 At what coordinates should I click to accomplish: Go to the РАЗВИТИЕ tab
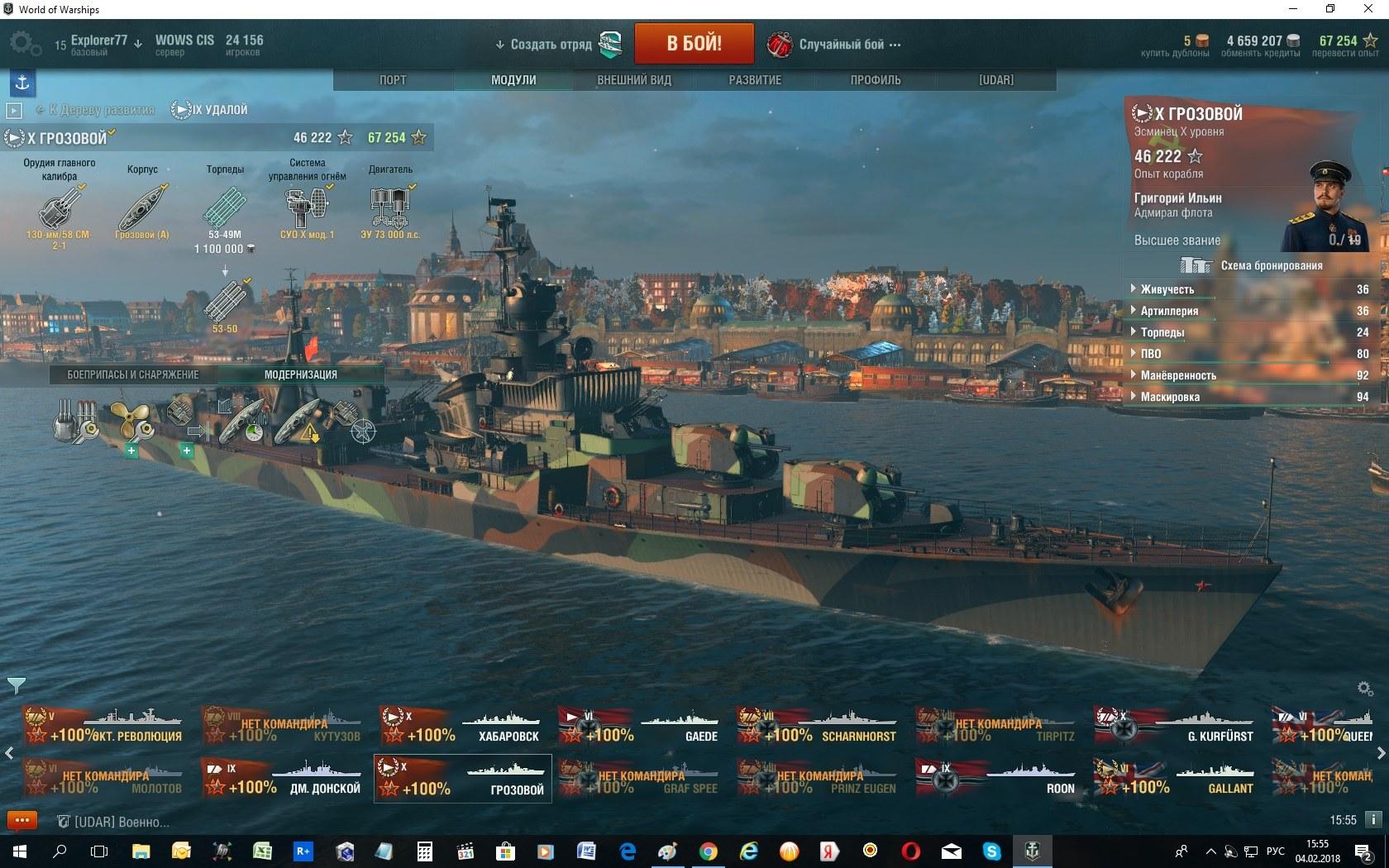click(755, 80)
